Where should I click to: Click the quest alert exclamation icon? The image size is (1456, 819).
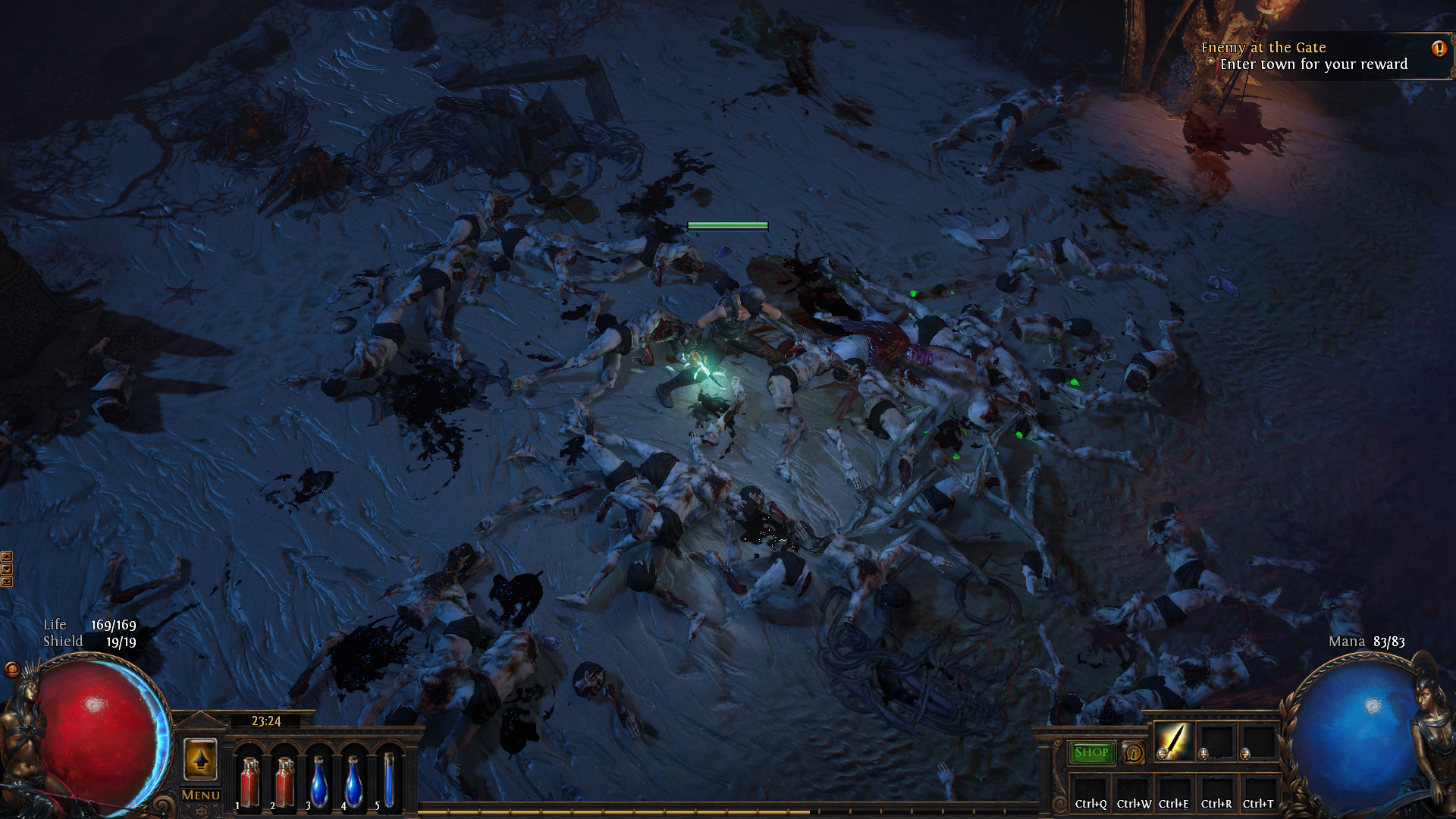[x=1439, y=49]
